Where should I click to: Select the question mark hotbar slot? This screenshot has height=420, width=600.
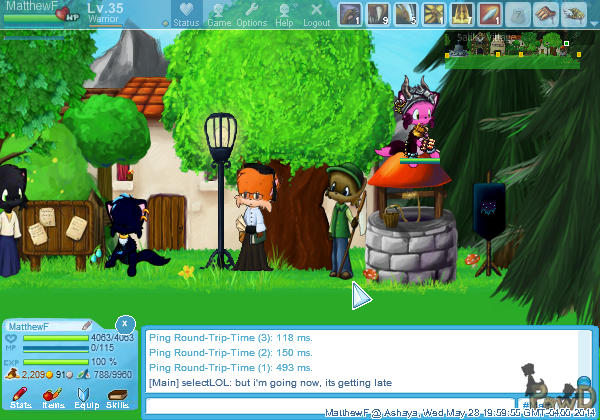coord(518,14)
